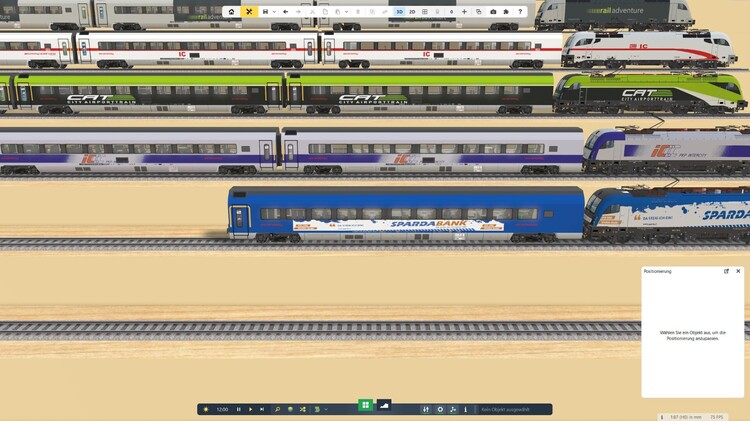This screenshot has width=750, height=421.
Task: Click the home button in top toolbar
Action: tap(231, 12)
